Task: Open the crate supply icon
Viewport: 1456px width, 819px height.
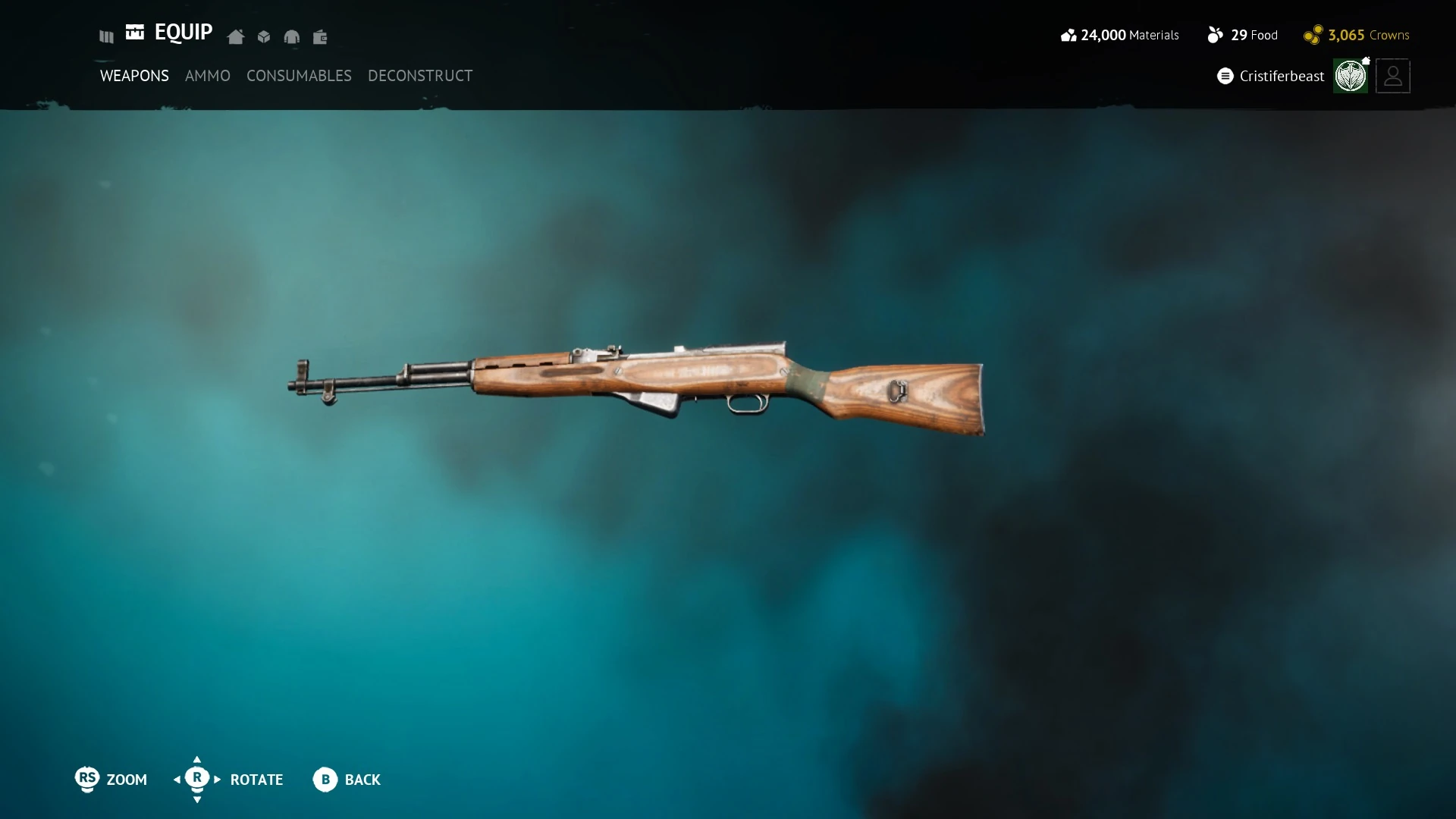Action: pos(263,36)
